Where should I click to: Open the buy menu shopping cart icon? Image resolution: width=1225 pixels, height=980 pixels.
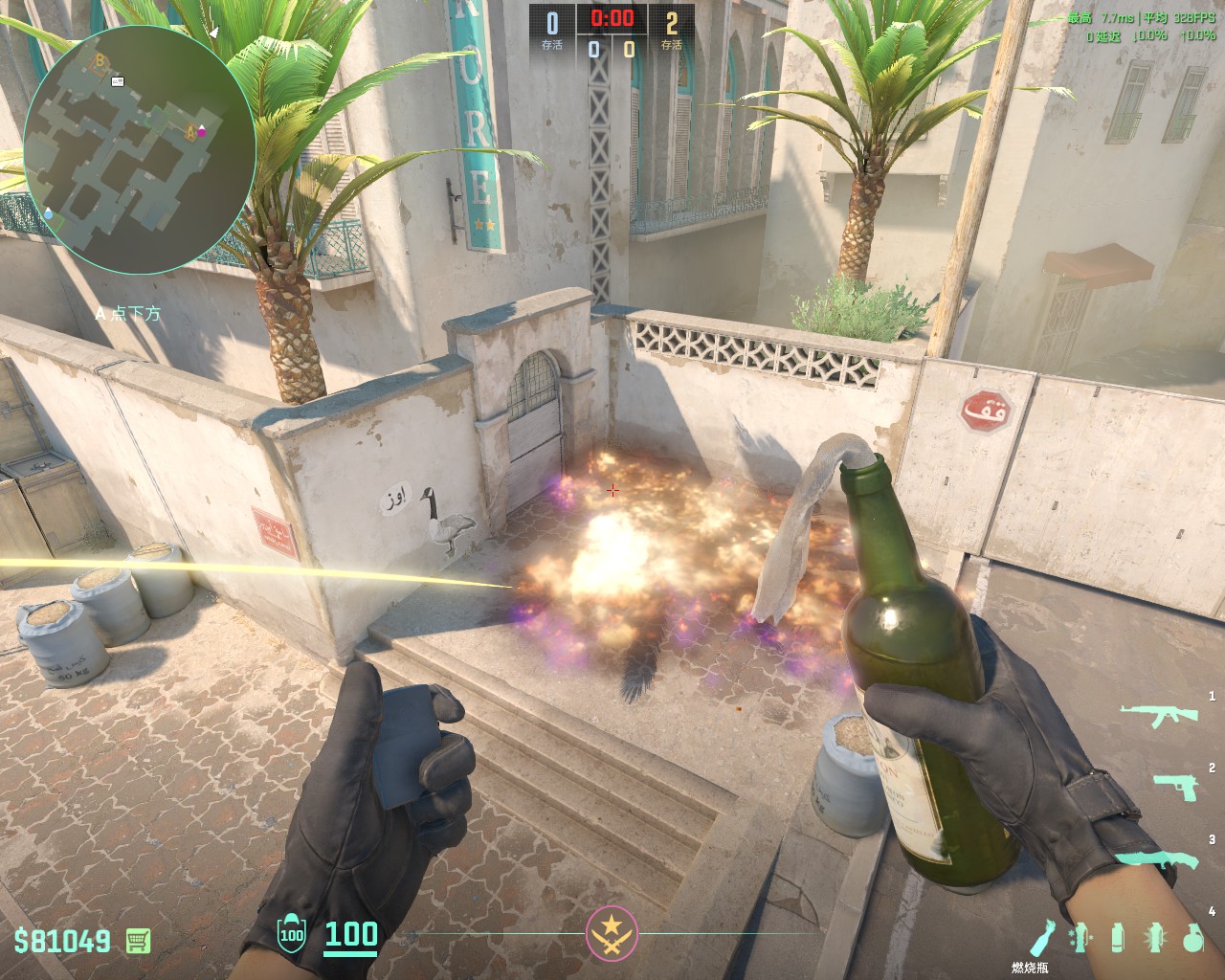coord(138,941)
